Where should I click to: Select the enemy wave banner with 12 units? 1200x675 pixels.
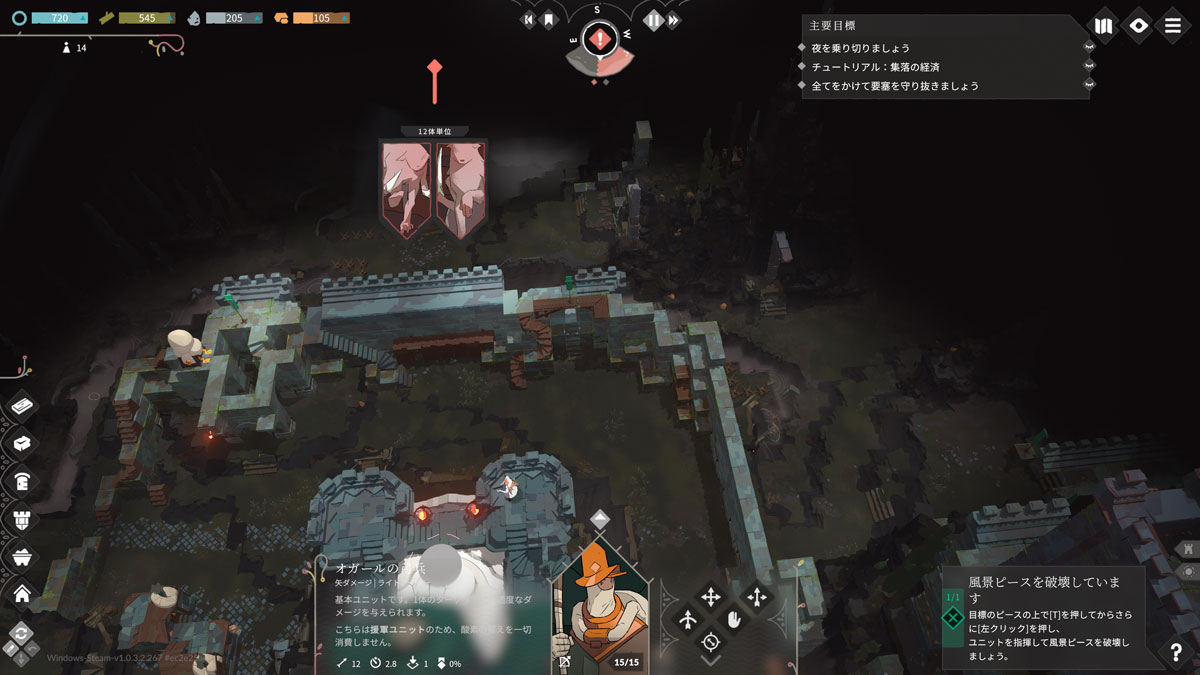pos(433,188)
